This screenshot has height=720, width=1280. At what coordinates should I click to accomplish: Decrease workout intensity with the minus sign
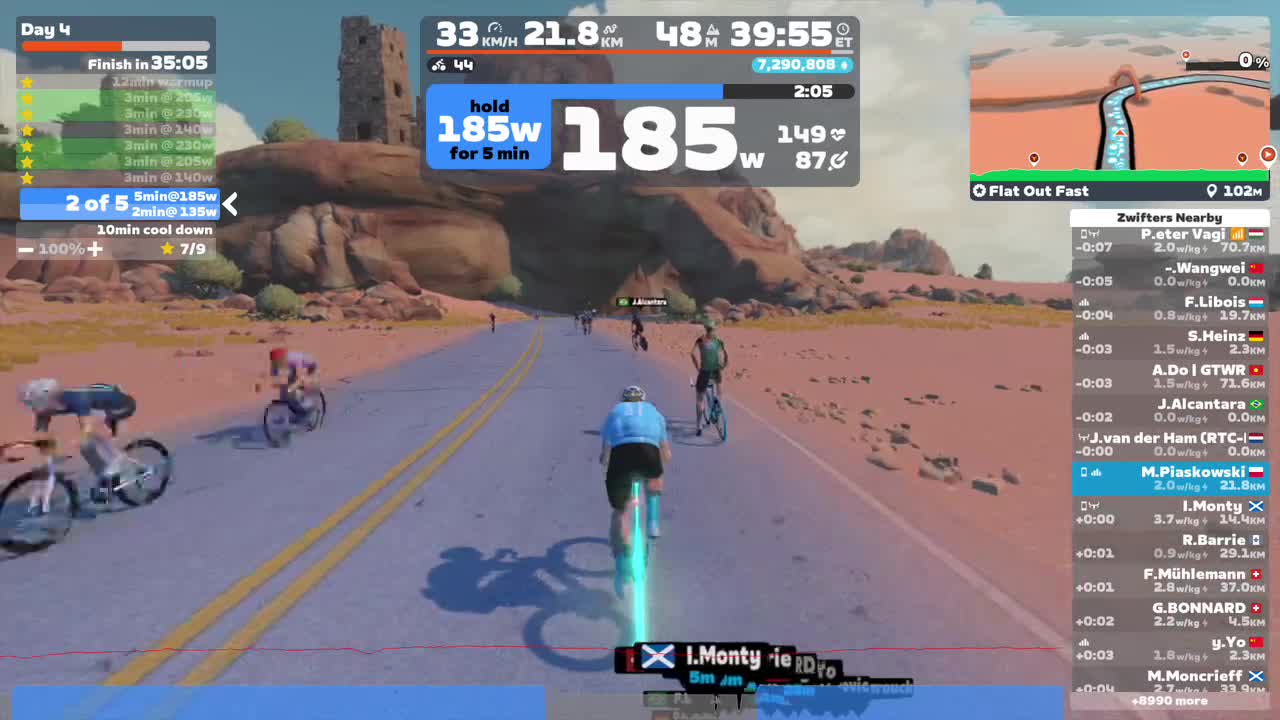click(26, 248)
